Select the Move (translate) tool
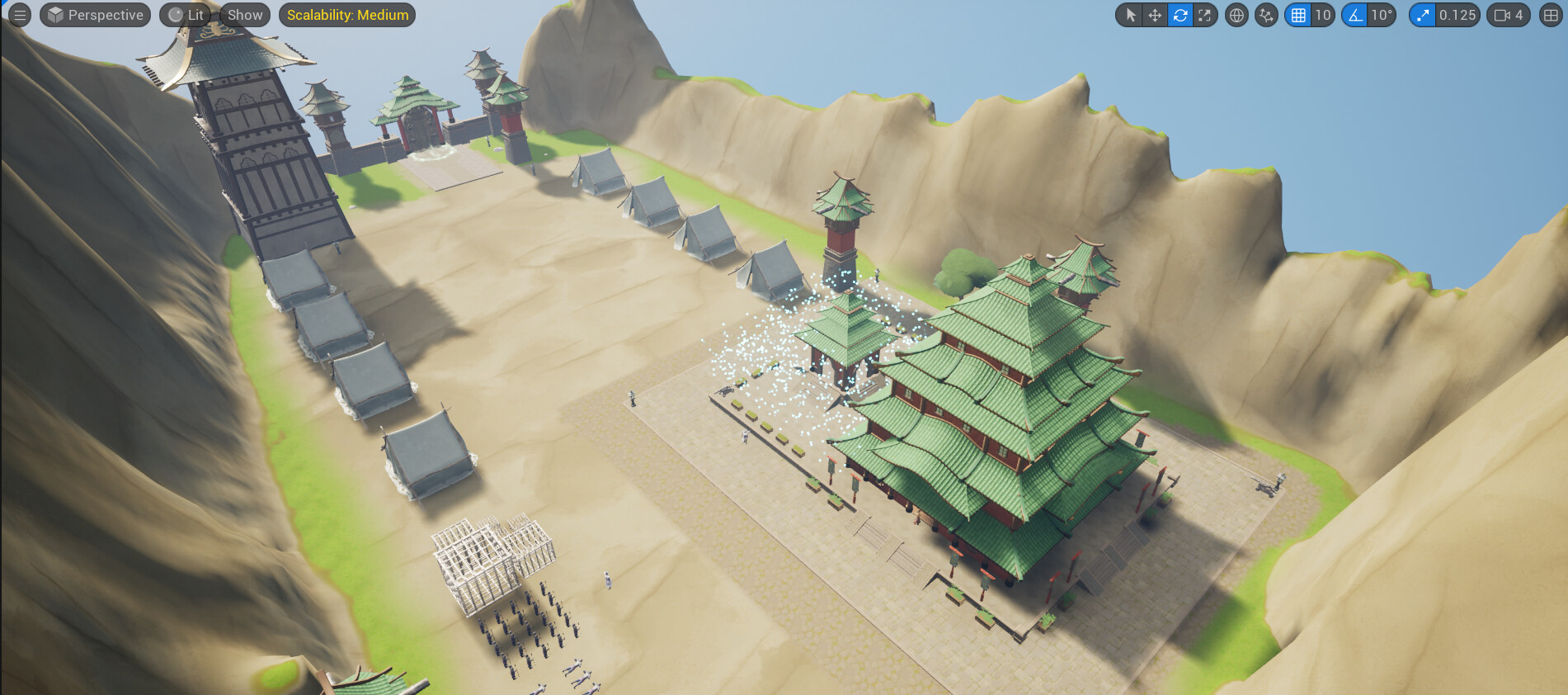 pos(1155,15)
